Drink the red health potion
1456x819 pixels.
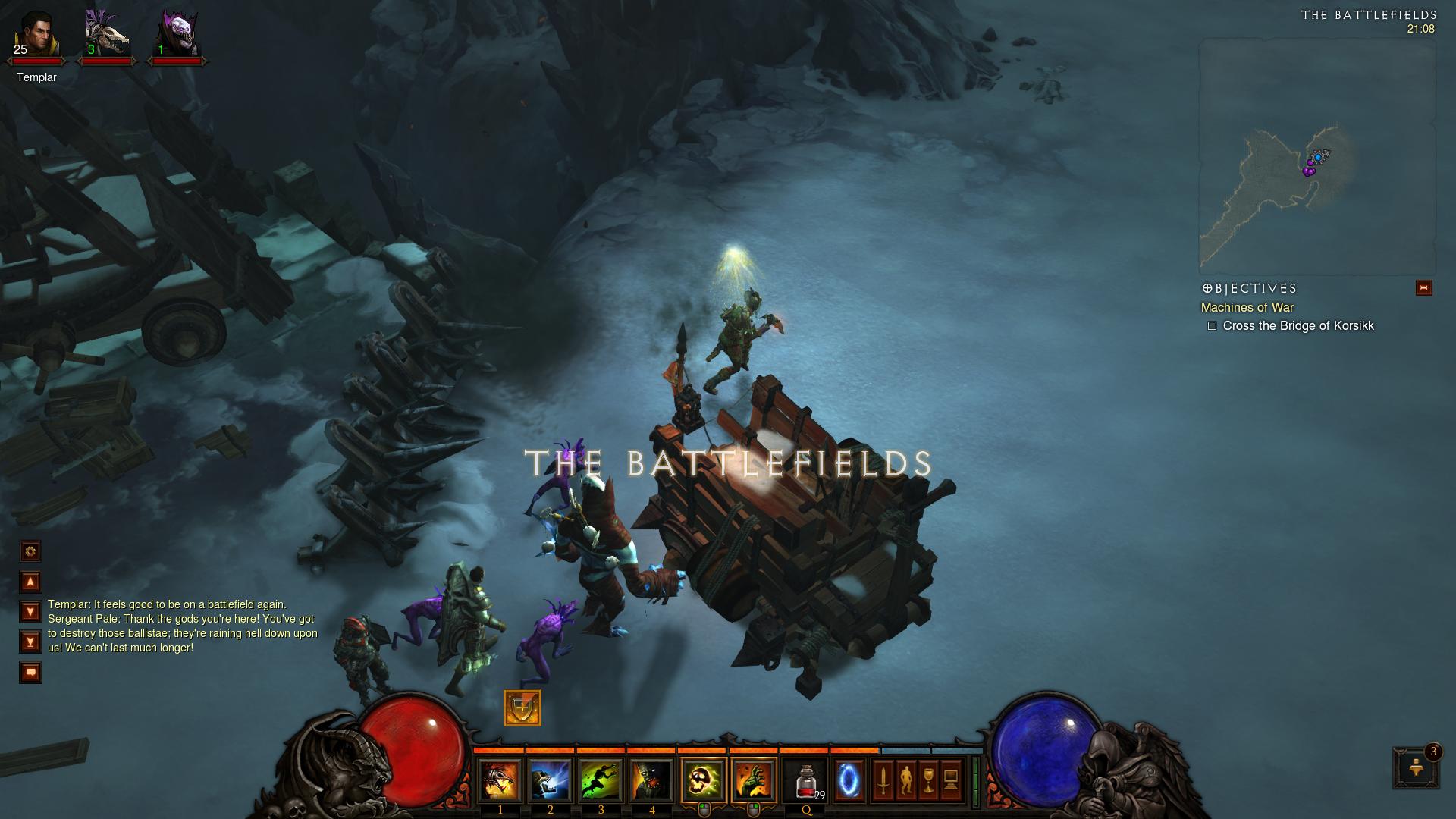pos(805,780)
